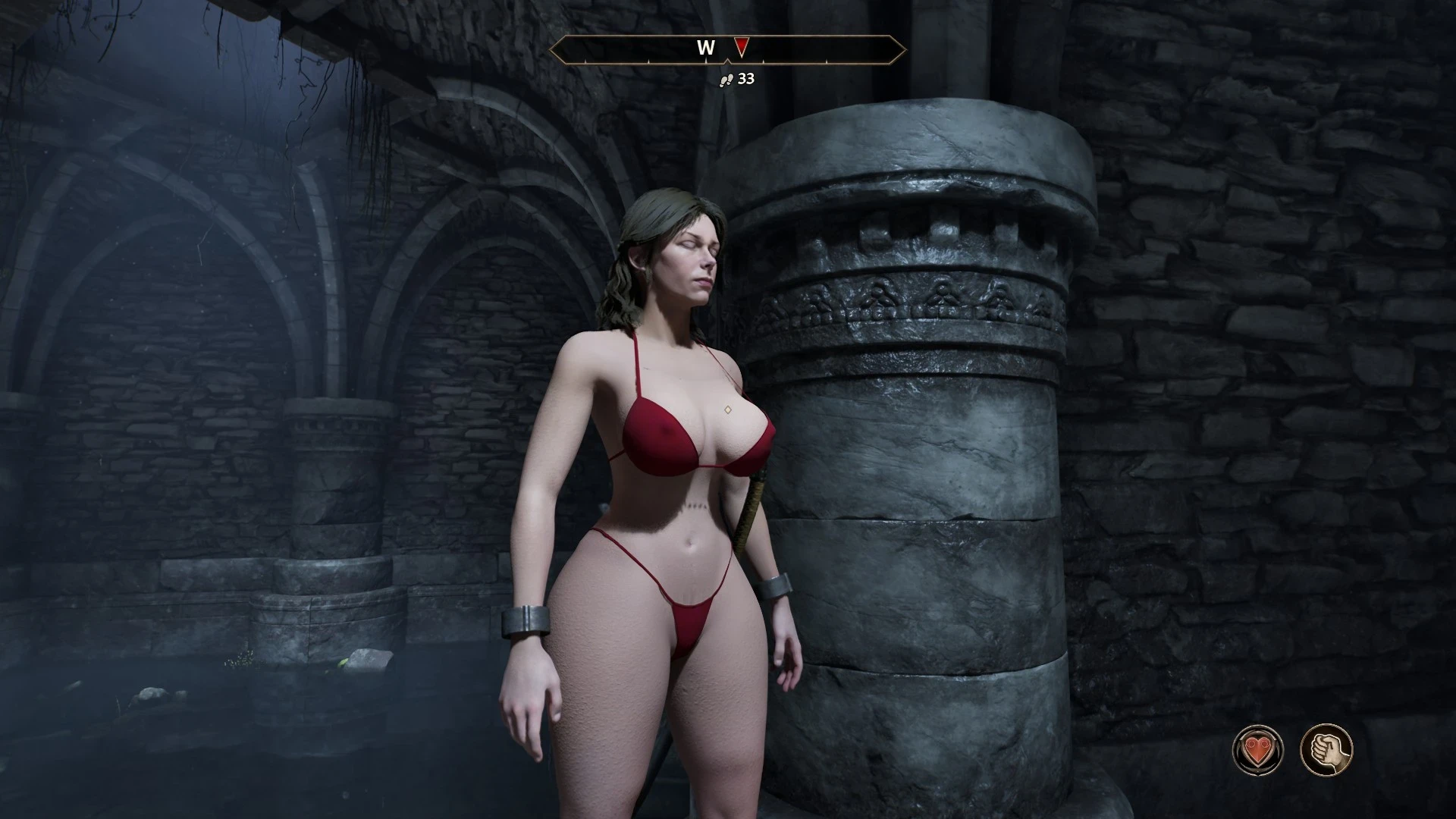The image size is (1456, 819).
Task: Click the red quest marker on the compass
Action: 741,47
